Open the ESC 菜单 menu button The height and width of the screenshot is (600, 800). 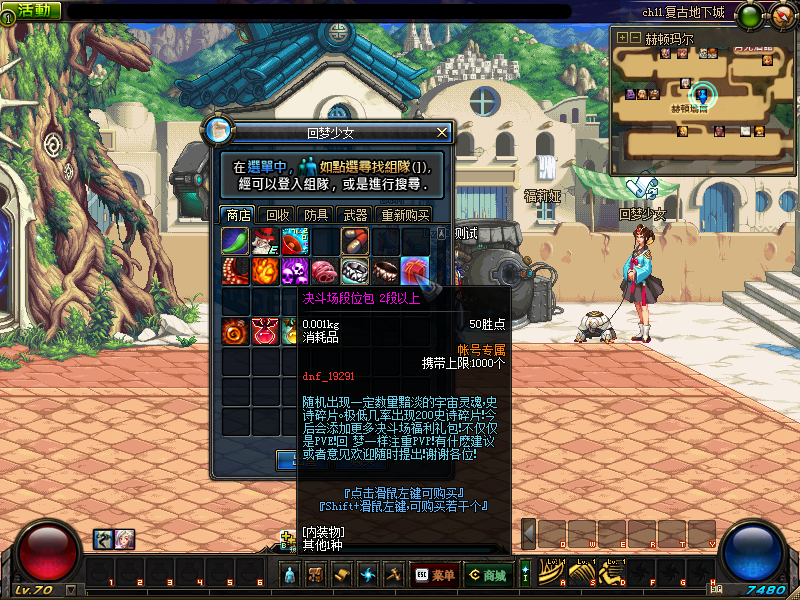(x=434, y=575)
